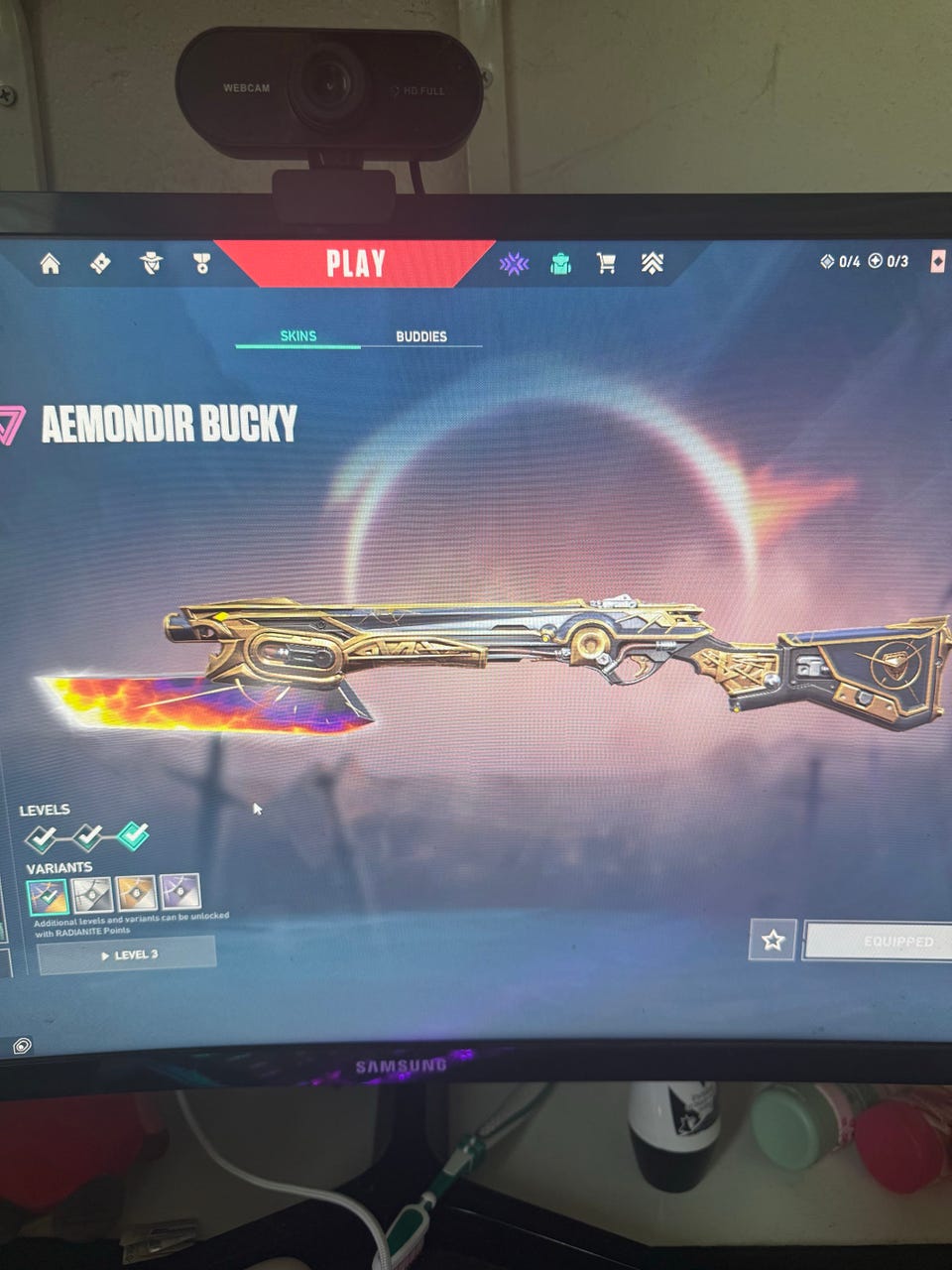952x1270 pixels.
Task: Open the Battlepass ticket icon
Action: click(x=100, y=263)
